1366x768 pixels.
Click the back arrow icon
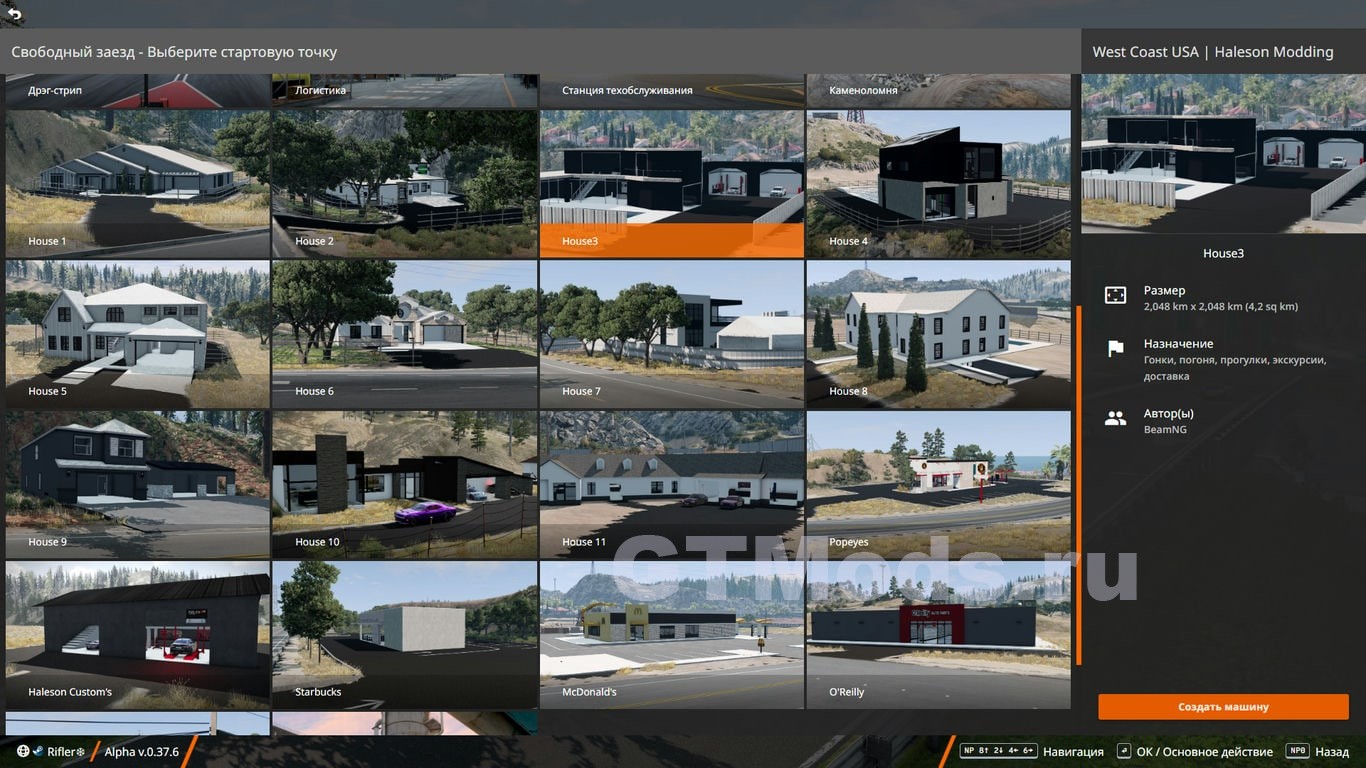[x=14, y=14]
